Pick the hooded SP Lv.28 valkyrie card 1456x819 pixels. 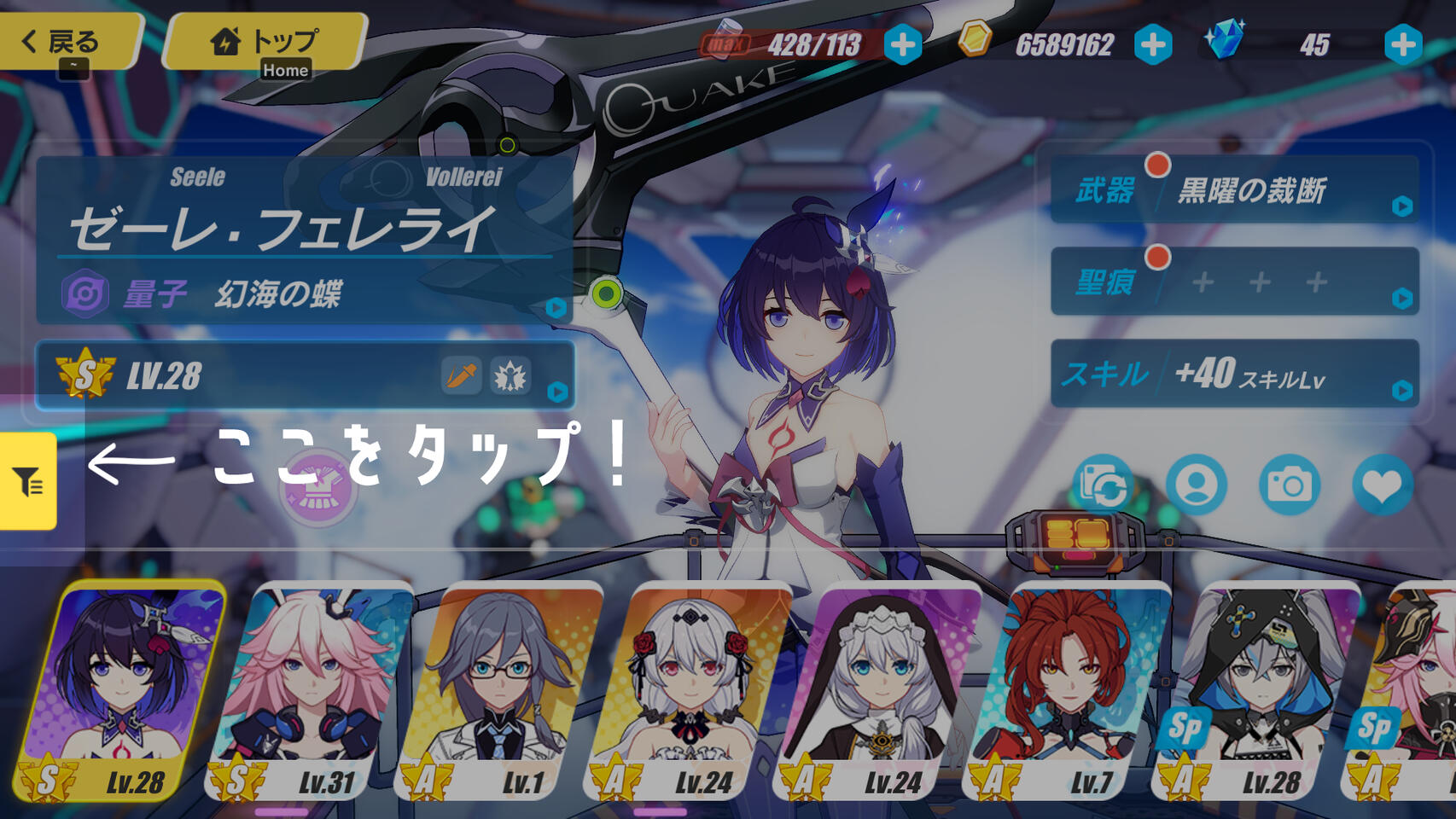pyautogui.click(x=1259, y=691)
